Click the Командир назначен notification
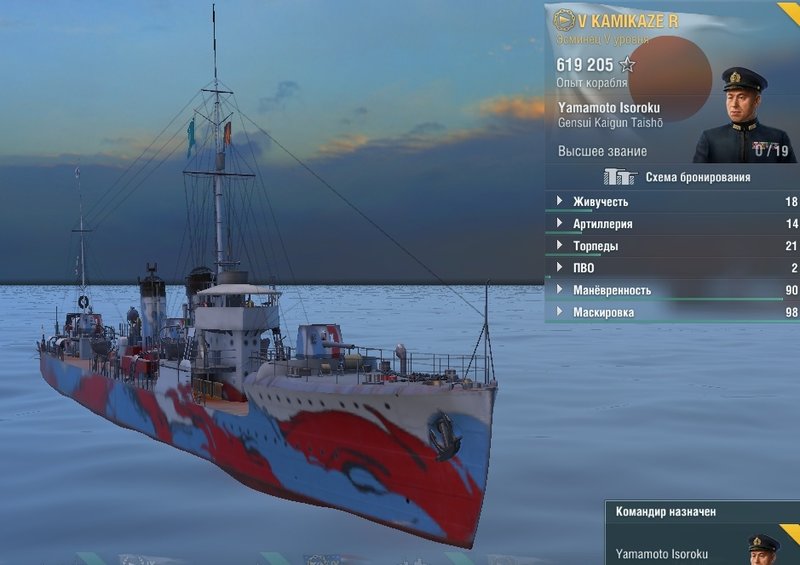Screen dimensions: 800x565 666,512
